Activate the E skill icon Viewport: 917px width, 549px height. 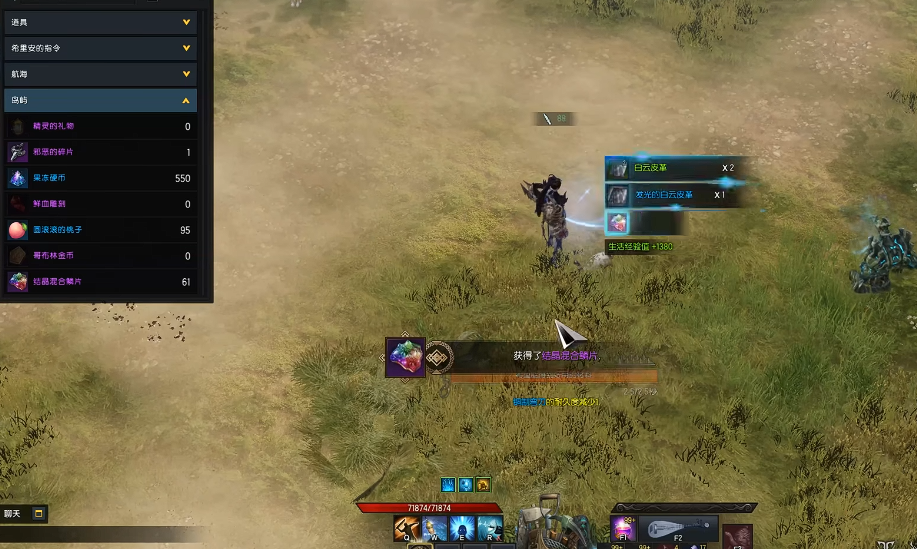(x=463, y=528)
